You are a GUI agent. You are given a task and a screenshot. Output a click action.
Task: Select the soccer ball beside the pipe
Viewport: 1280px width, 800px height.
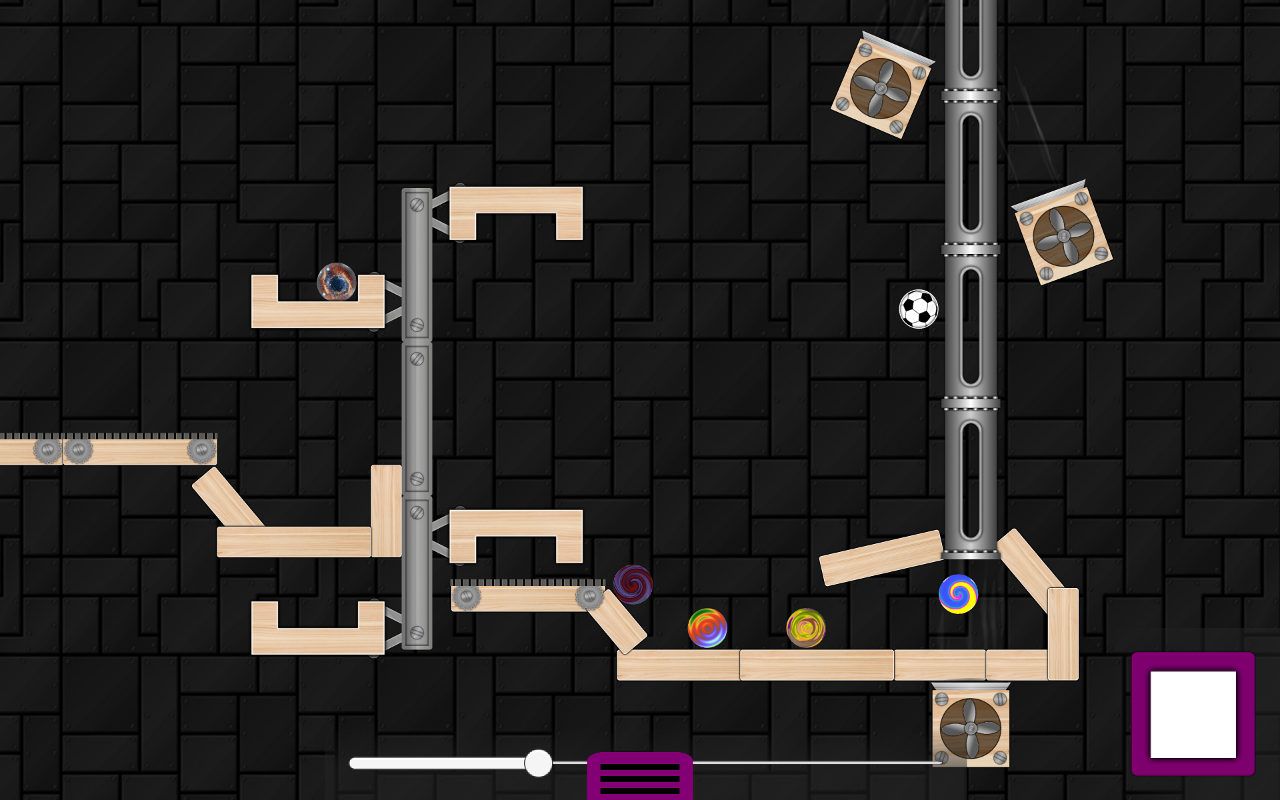(919, 309)
